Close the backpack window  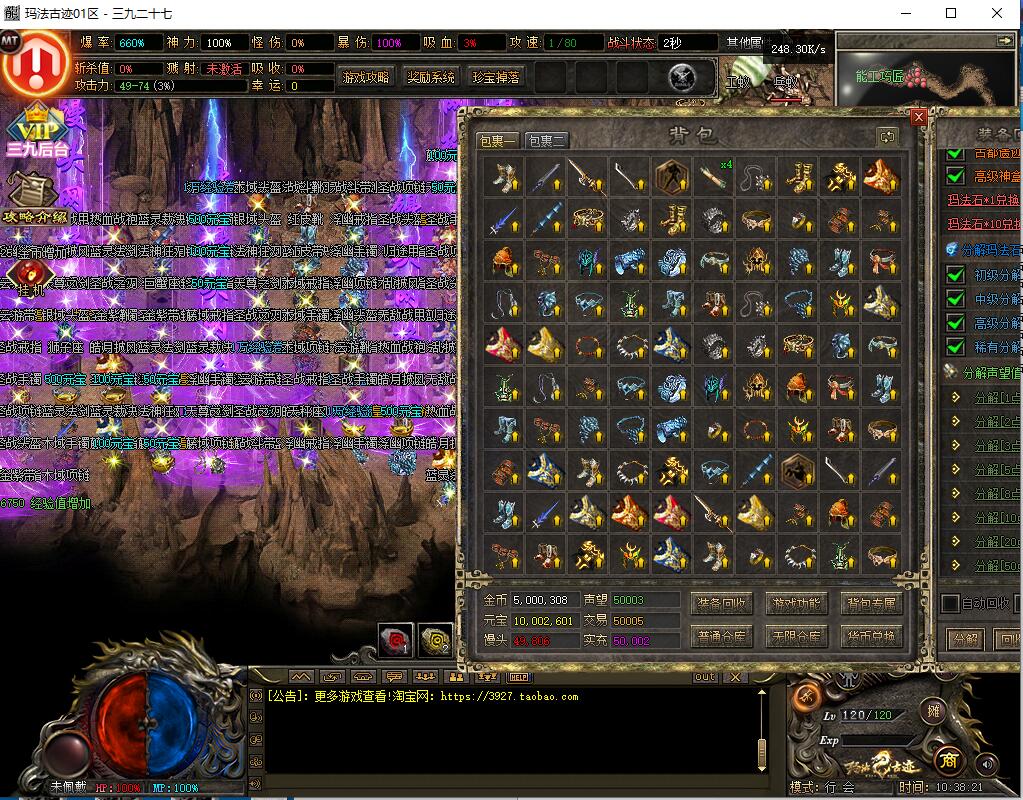pyautogui.click(x=919, y=116)
